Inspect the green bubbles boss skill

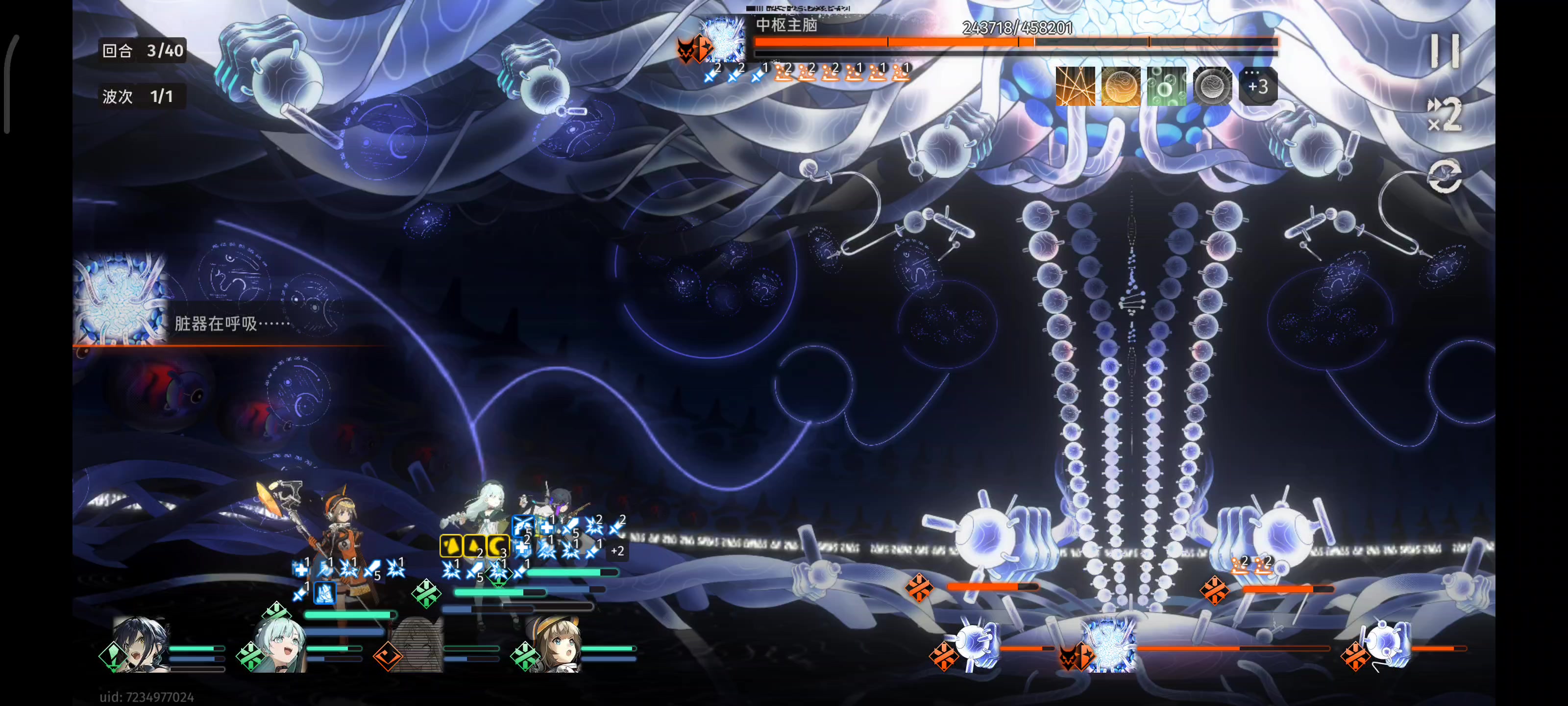point(1166,86)
